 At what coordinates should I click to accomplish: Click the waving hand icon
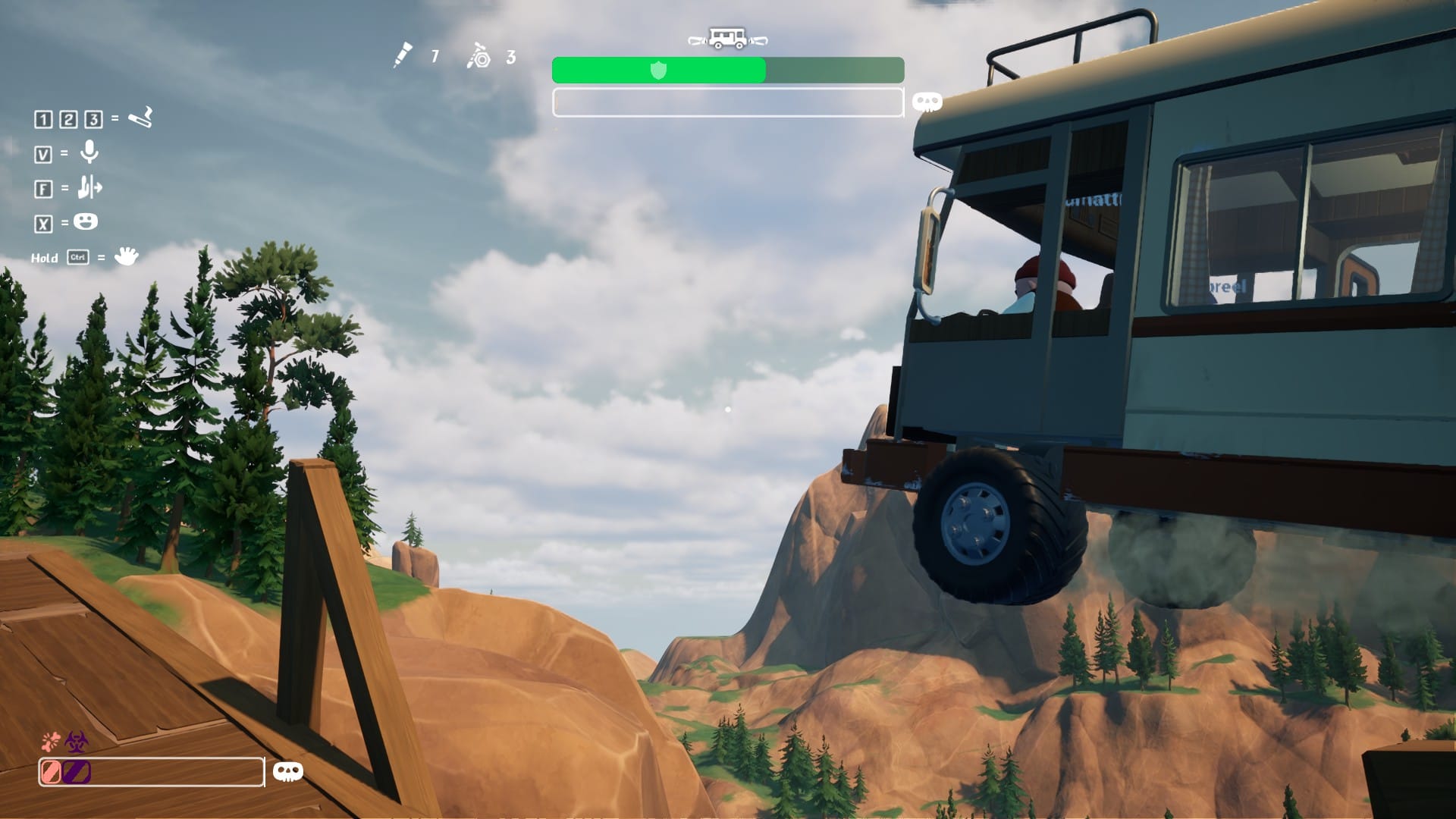pyautogui.click(x=126, y=256)
